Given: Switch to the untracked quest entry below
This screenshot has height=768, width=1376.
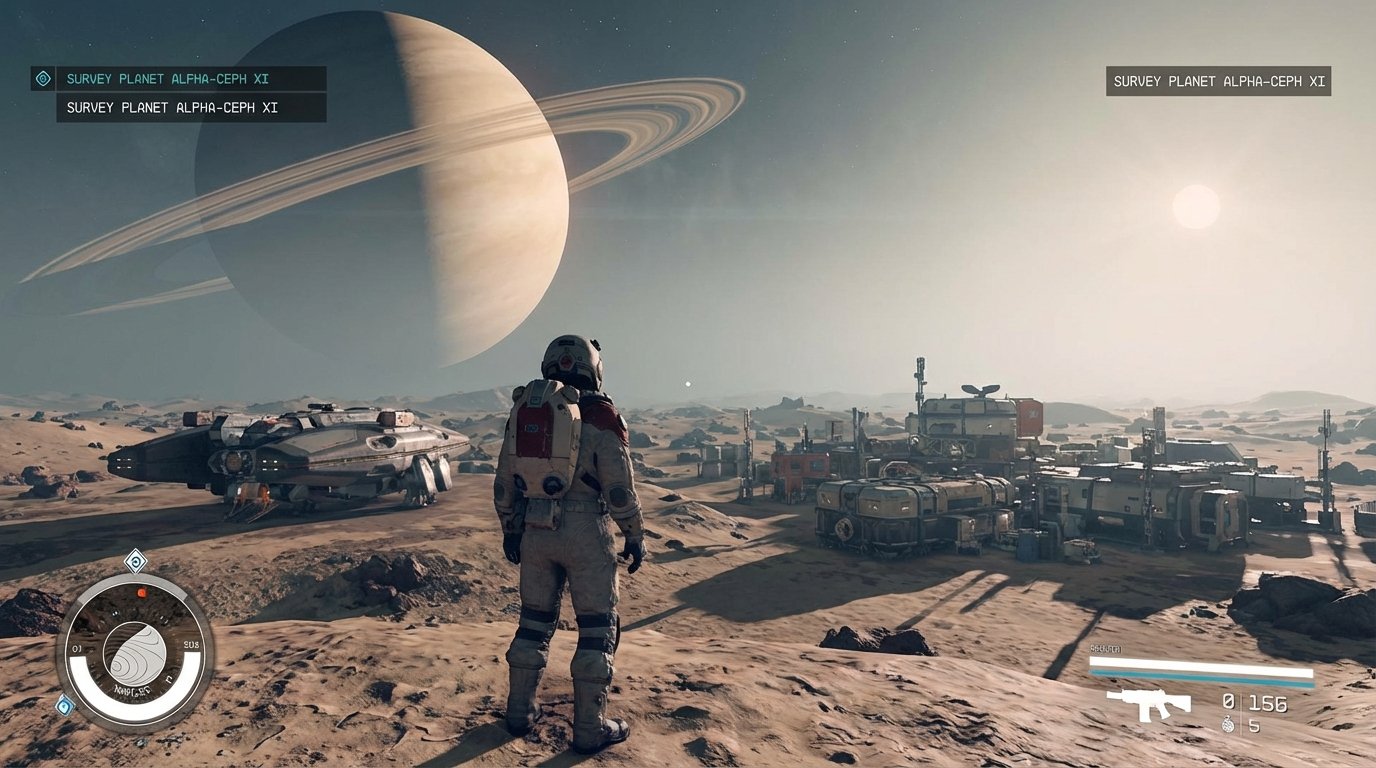Looking at the screenshot, I should (x=171, y=107).
